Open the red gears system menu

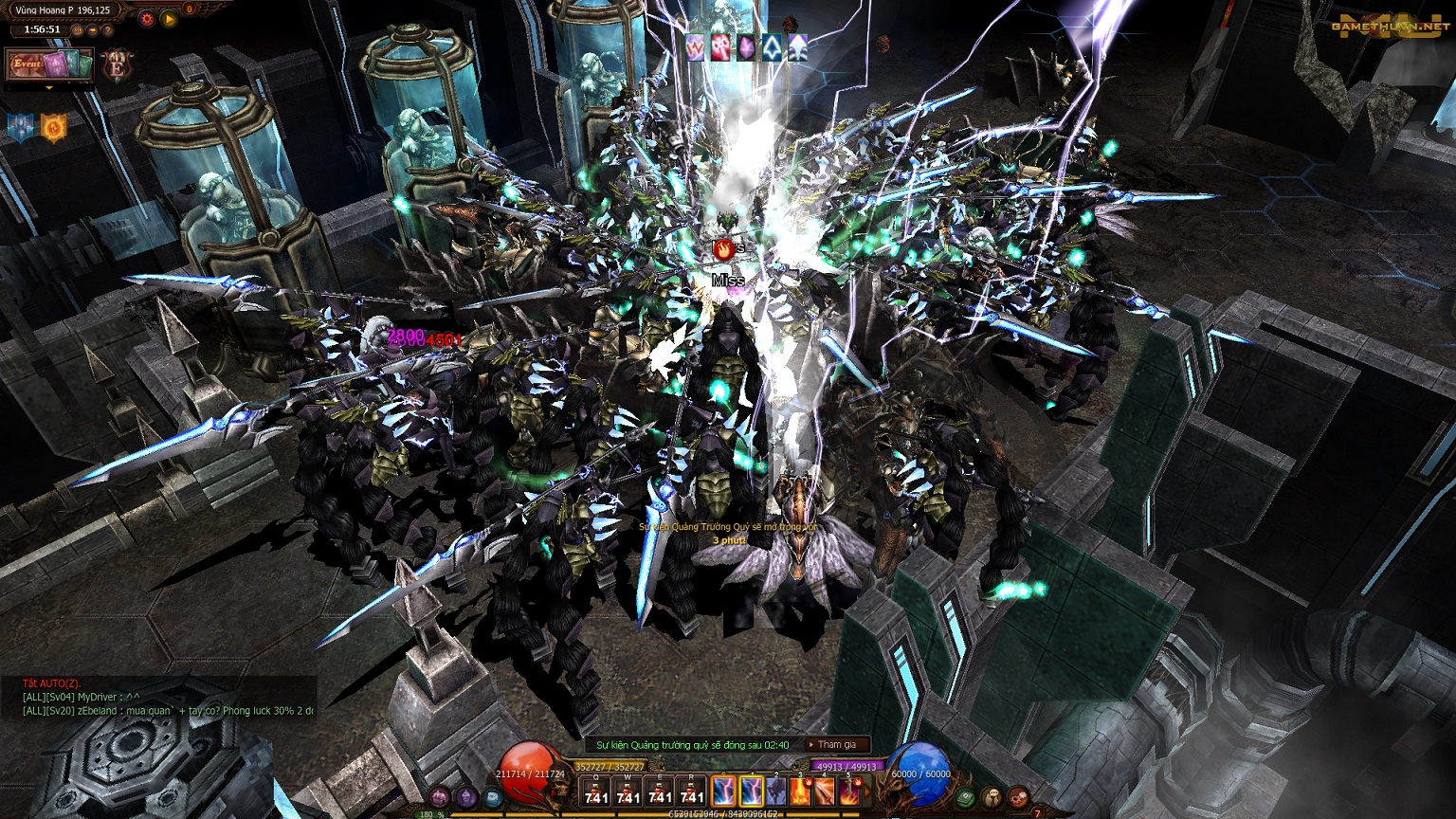(1018, 797)
